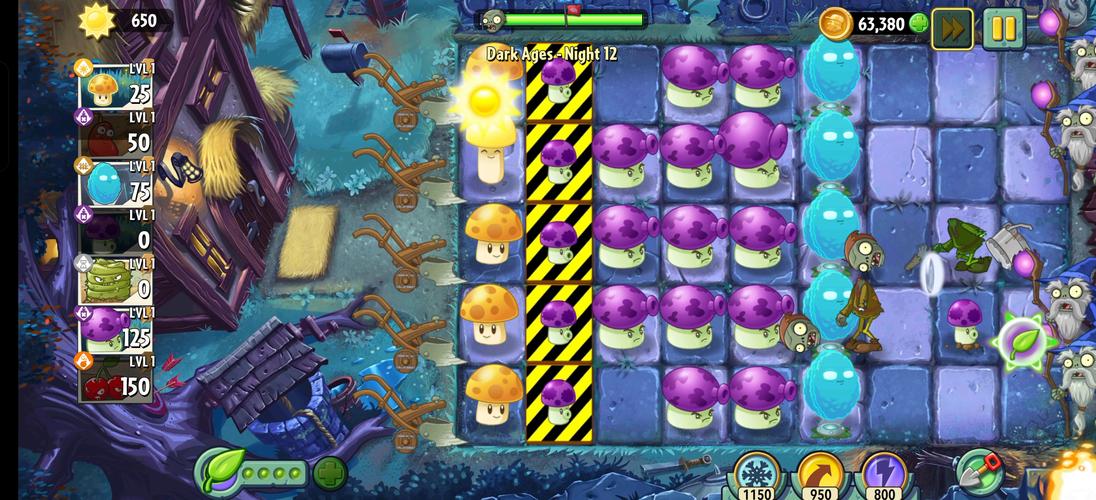This screenshot has width=1096, height=500.
Task: Use the snowflake freeze power-up costing 1150
Action: click(757, 475)
